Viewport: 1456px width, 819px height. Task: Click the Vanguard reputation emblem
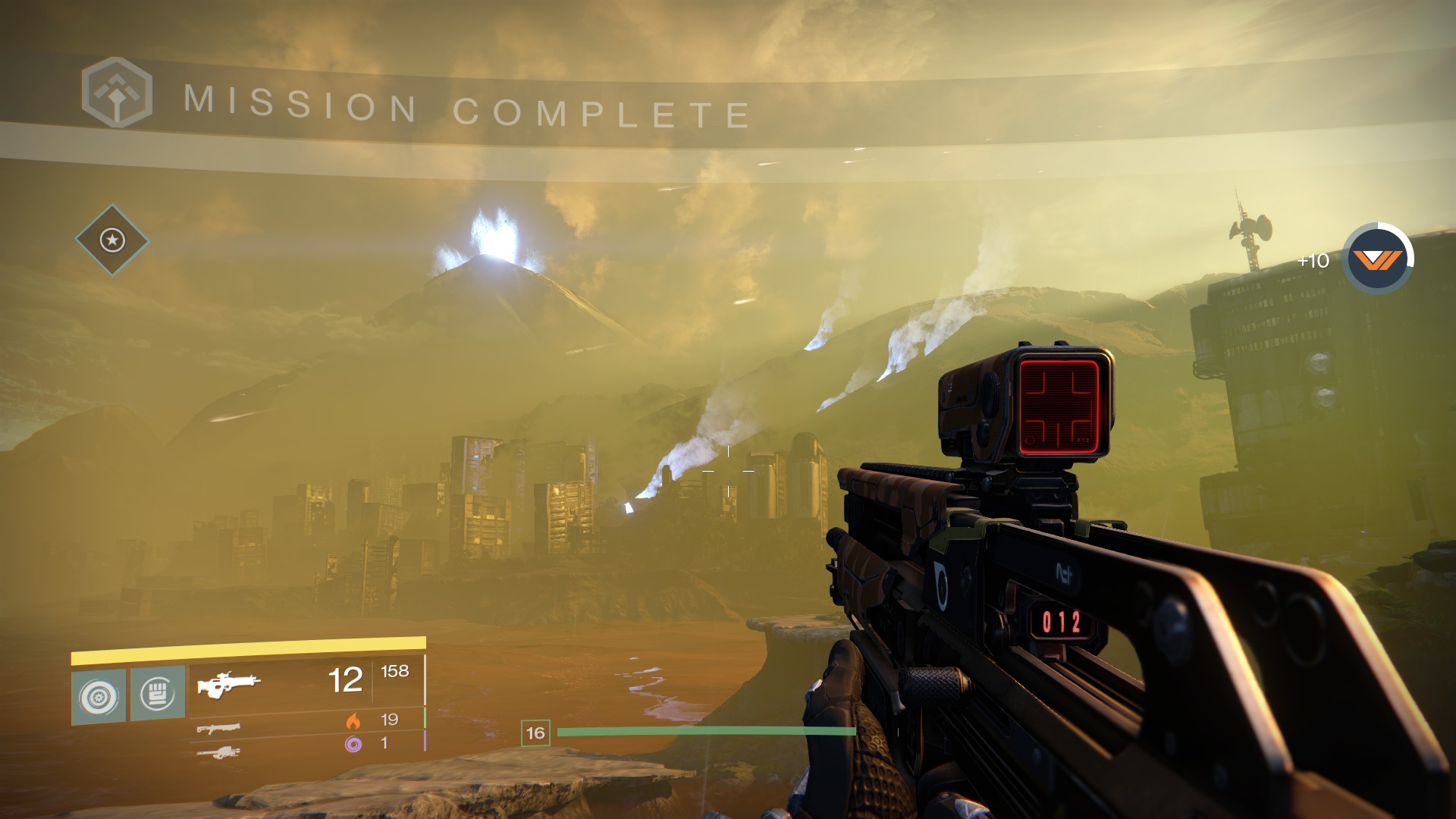1377,260
